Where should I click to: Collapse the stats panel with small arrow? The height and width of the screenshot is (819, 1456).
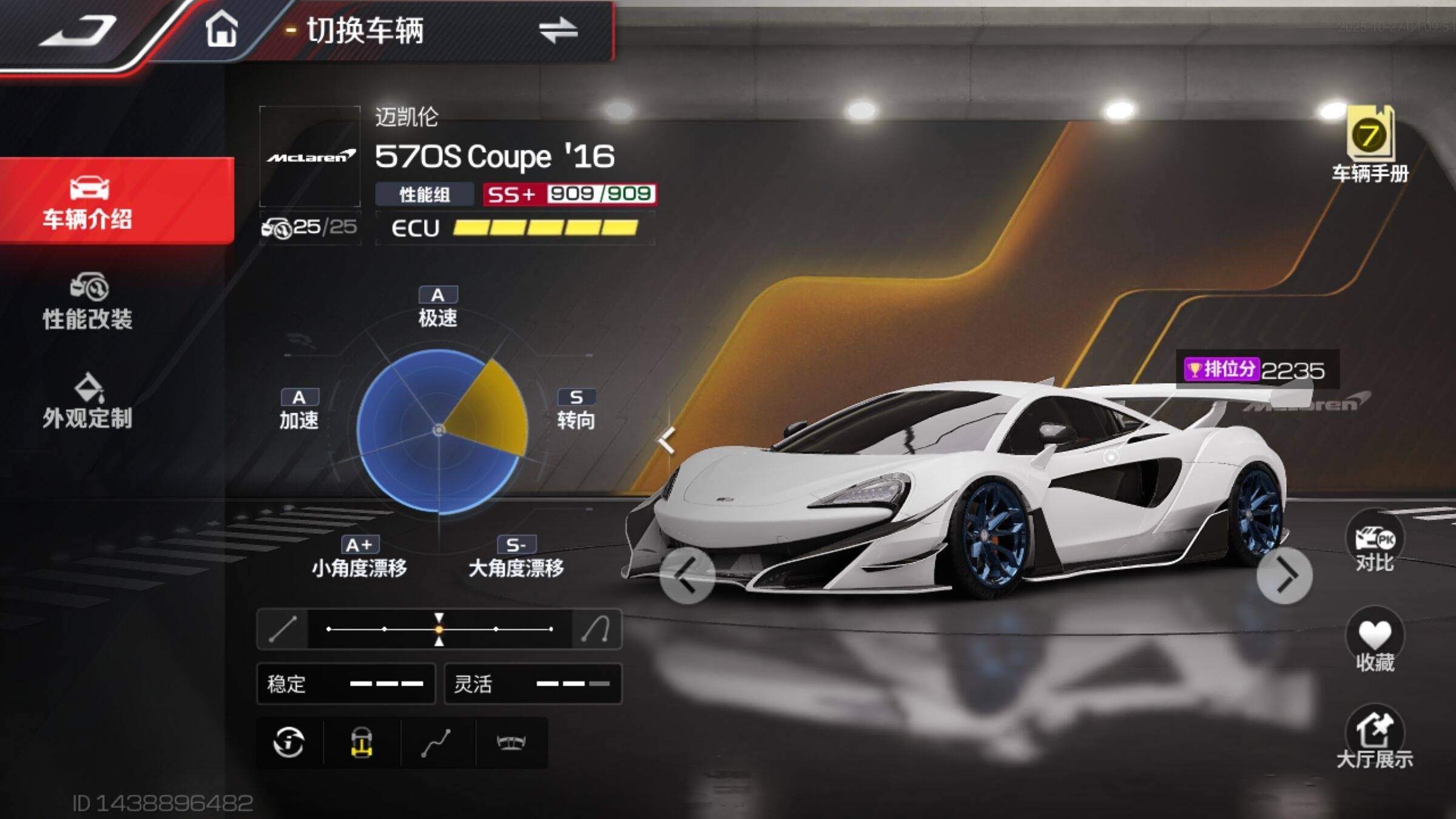point(667,440)
